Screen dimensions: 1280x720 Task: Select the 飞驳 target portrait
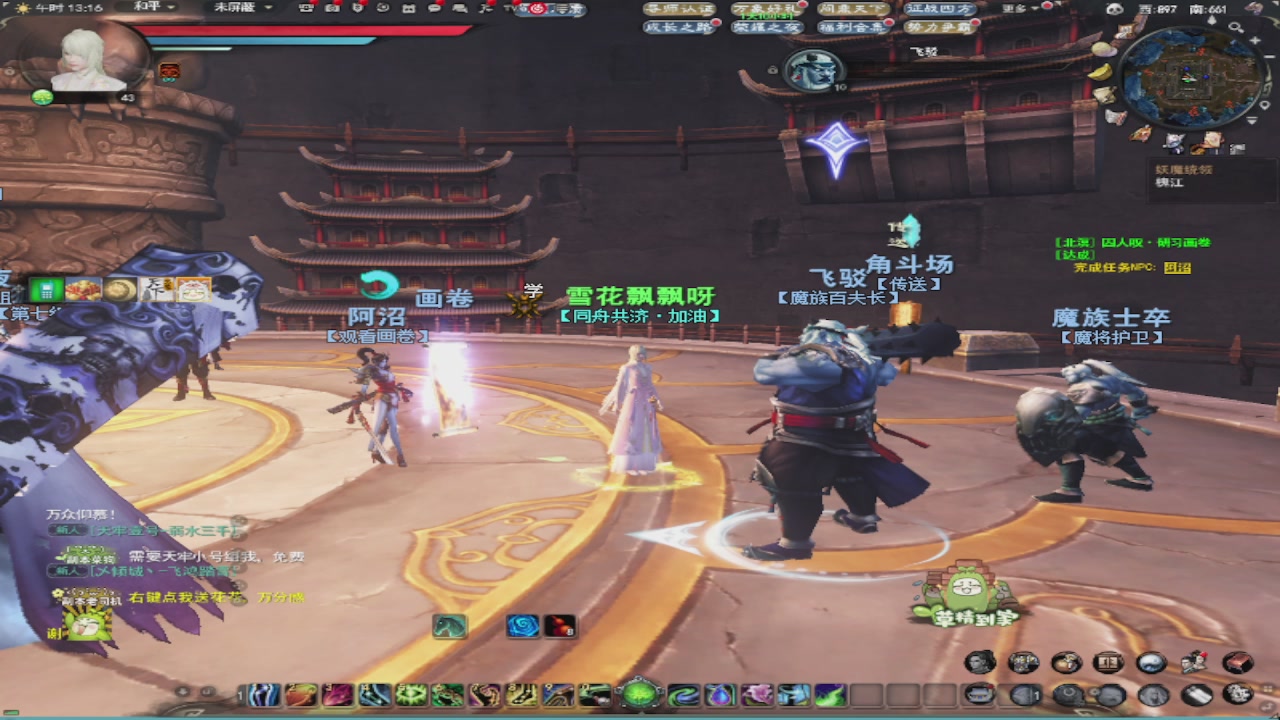click(813, 70)
